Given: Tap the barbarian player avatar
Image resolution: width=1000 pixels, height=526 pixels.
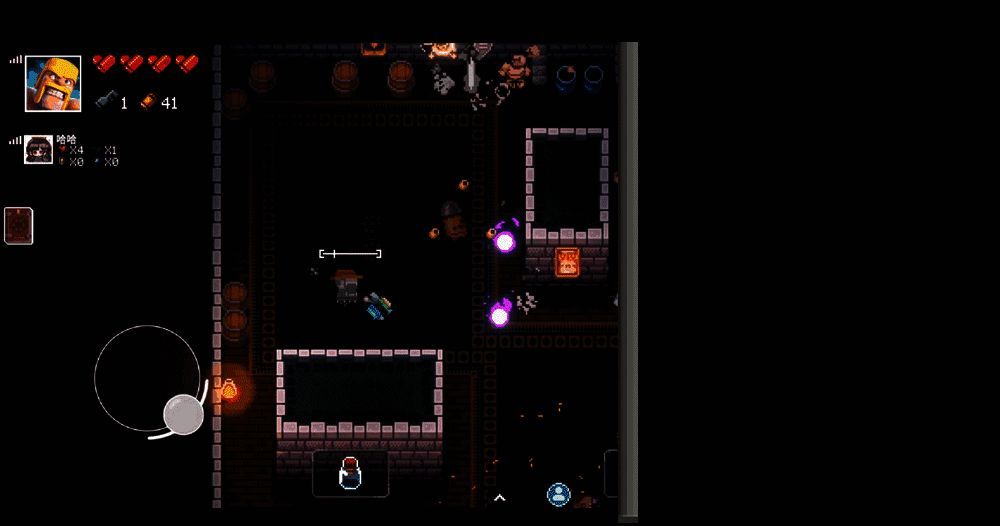Looking at the screenshot, I should point(53,83).
